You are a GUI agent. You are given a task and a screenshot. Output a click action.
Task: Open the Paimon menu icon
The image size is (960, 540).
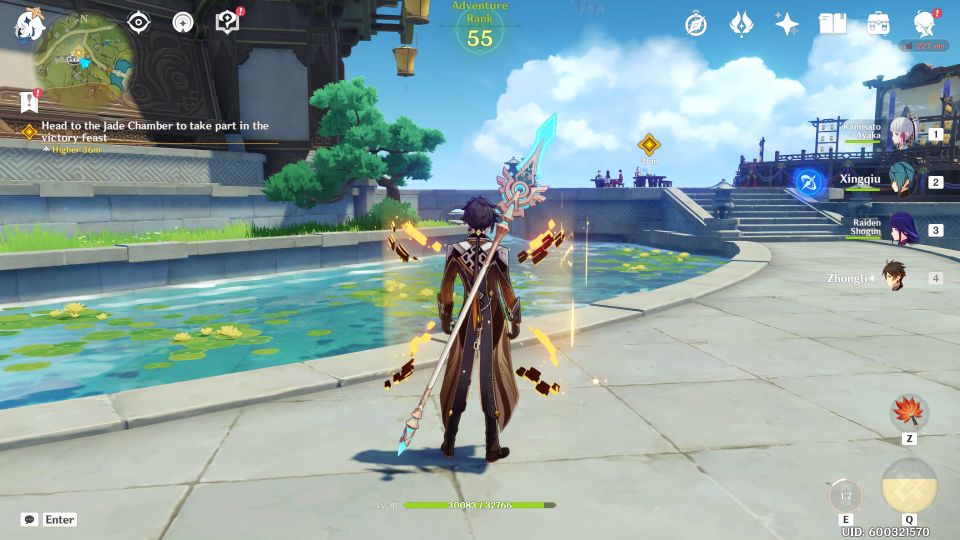[x=26, y=25]
